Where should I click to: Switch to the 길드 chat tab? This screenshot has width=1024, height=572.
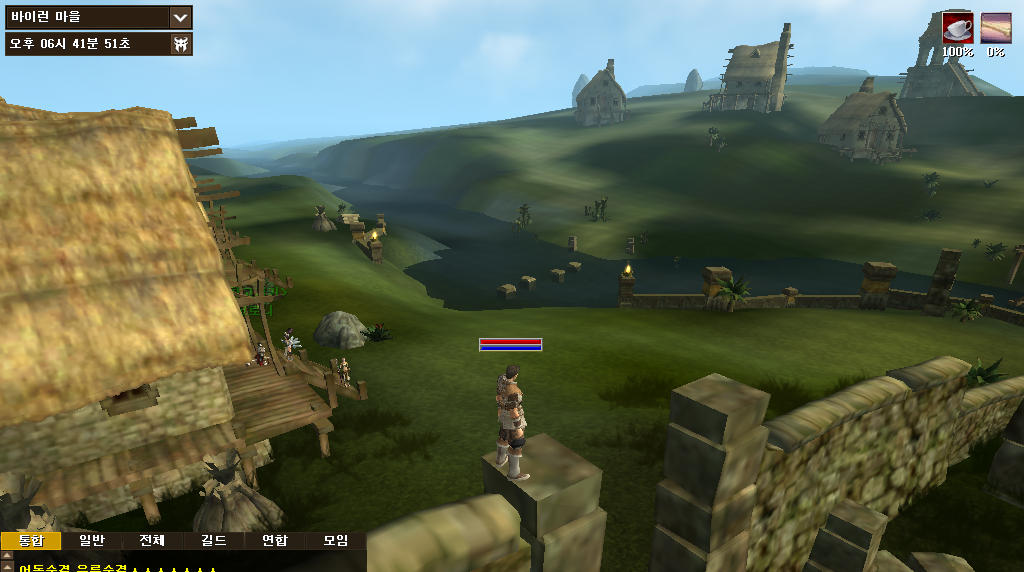(214, 541)
